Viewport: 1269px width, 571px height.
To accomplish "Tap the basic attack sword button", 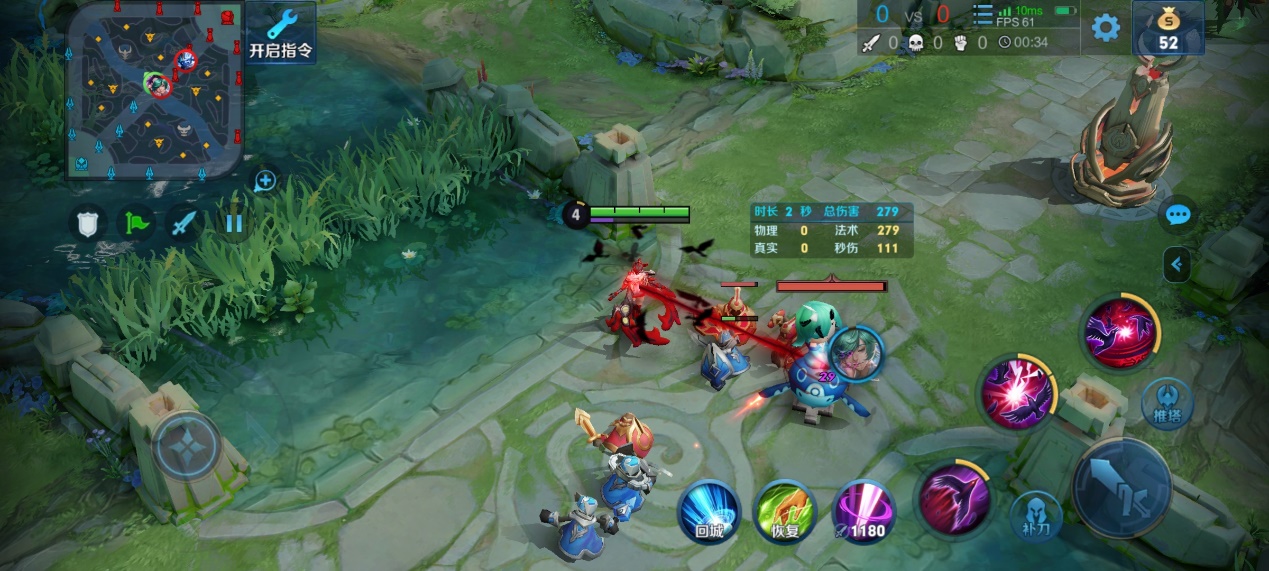I will coord(1122,487).
